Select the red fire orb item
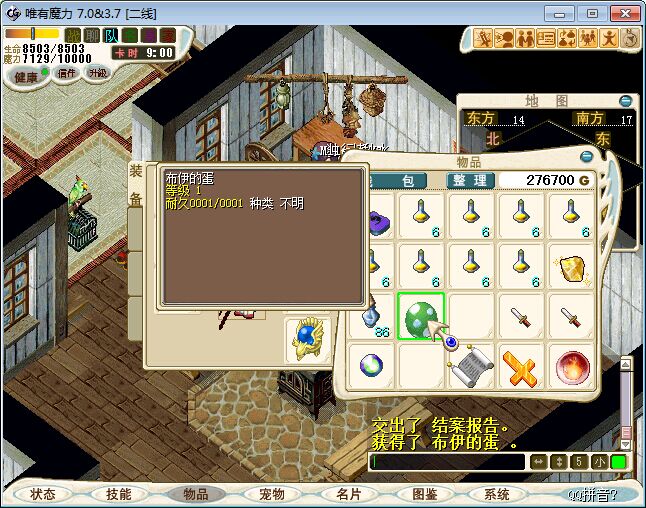 click(572, 367)
